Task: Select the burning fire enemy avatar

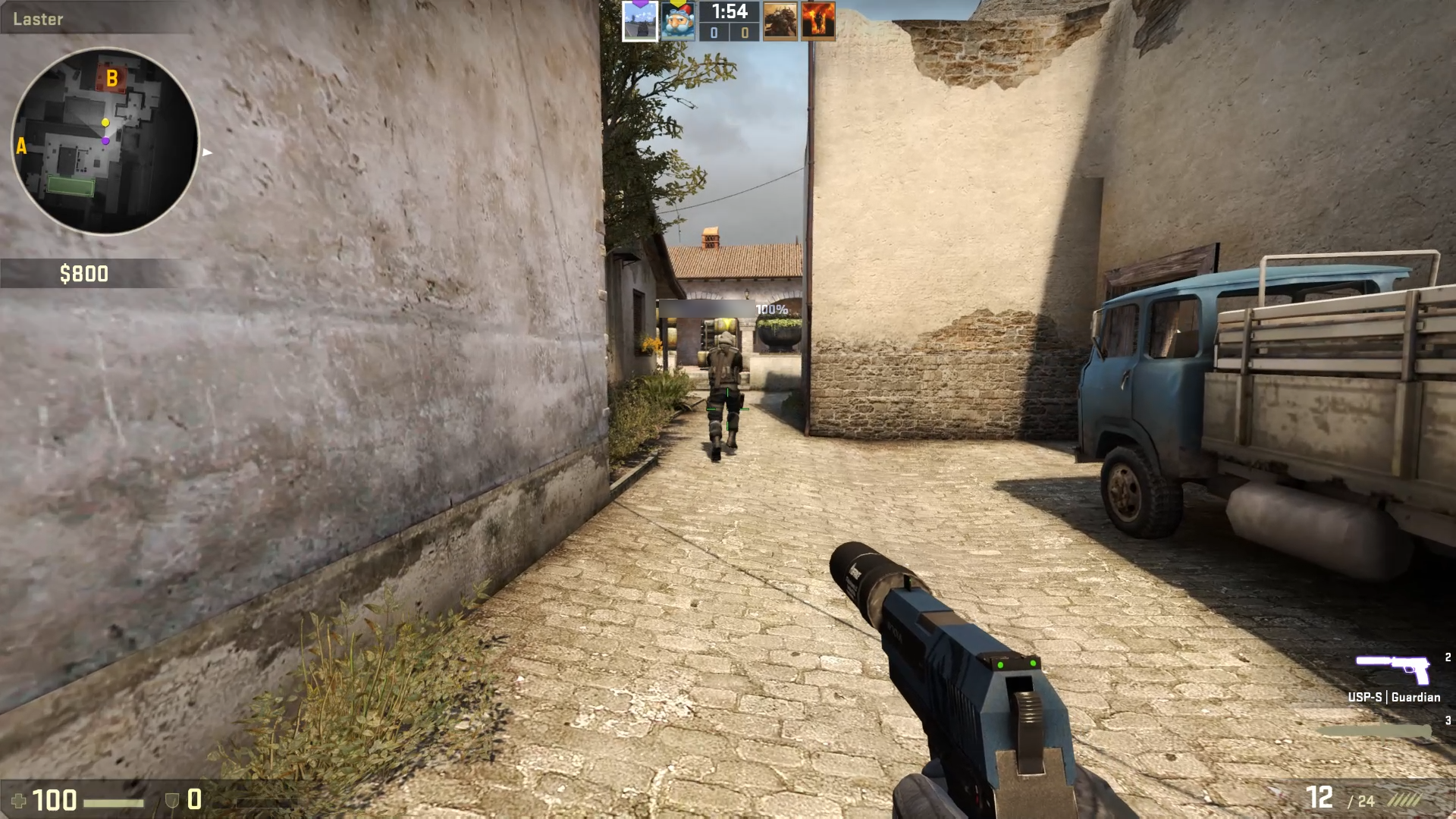Action: coord(817,21)
